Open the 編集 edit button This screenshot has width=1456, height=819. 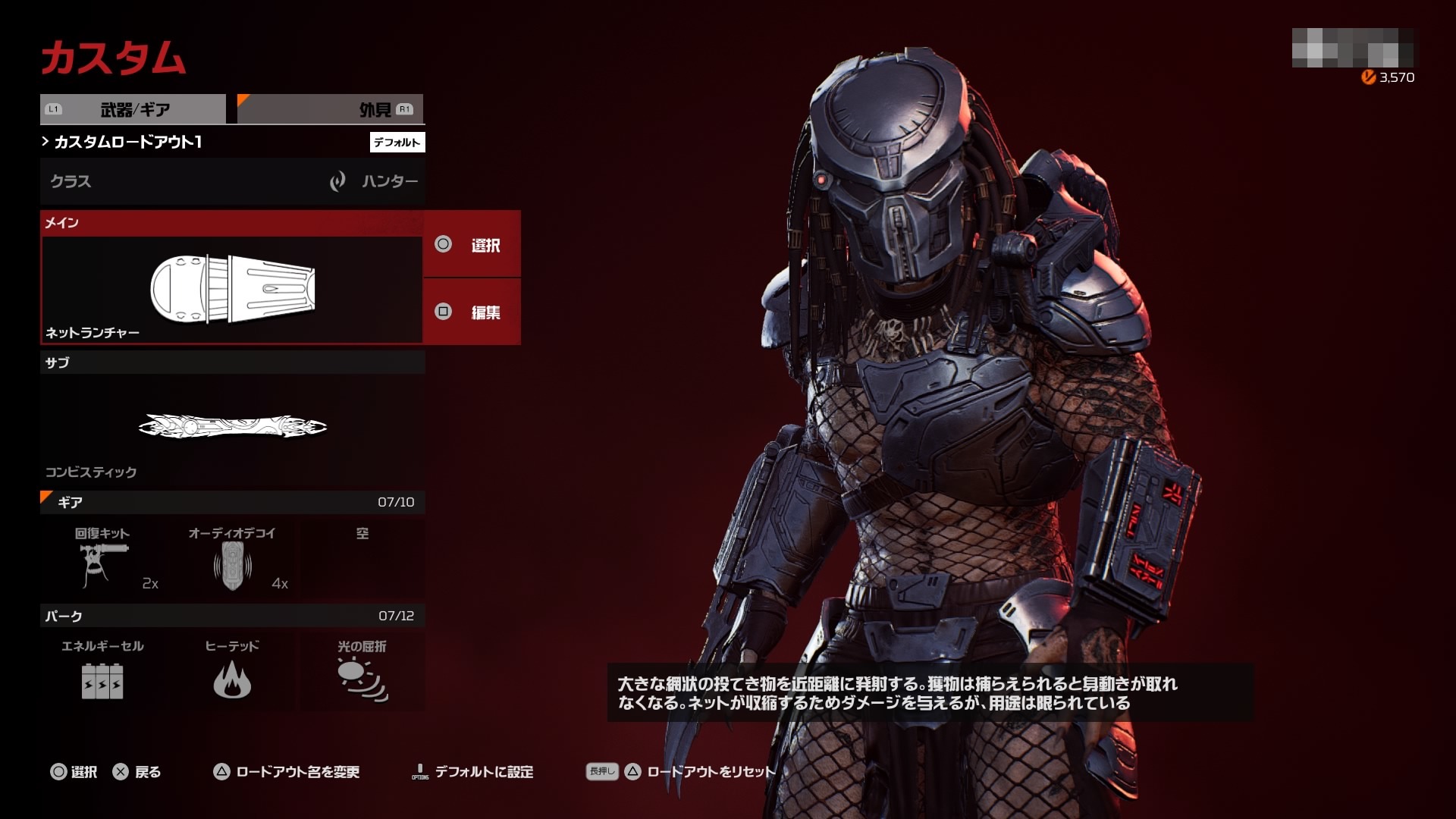pyautogui.click(x=472, y=312)
